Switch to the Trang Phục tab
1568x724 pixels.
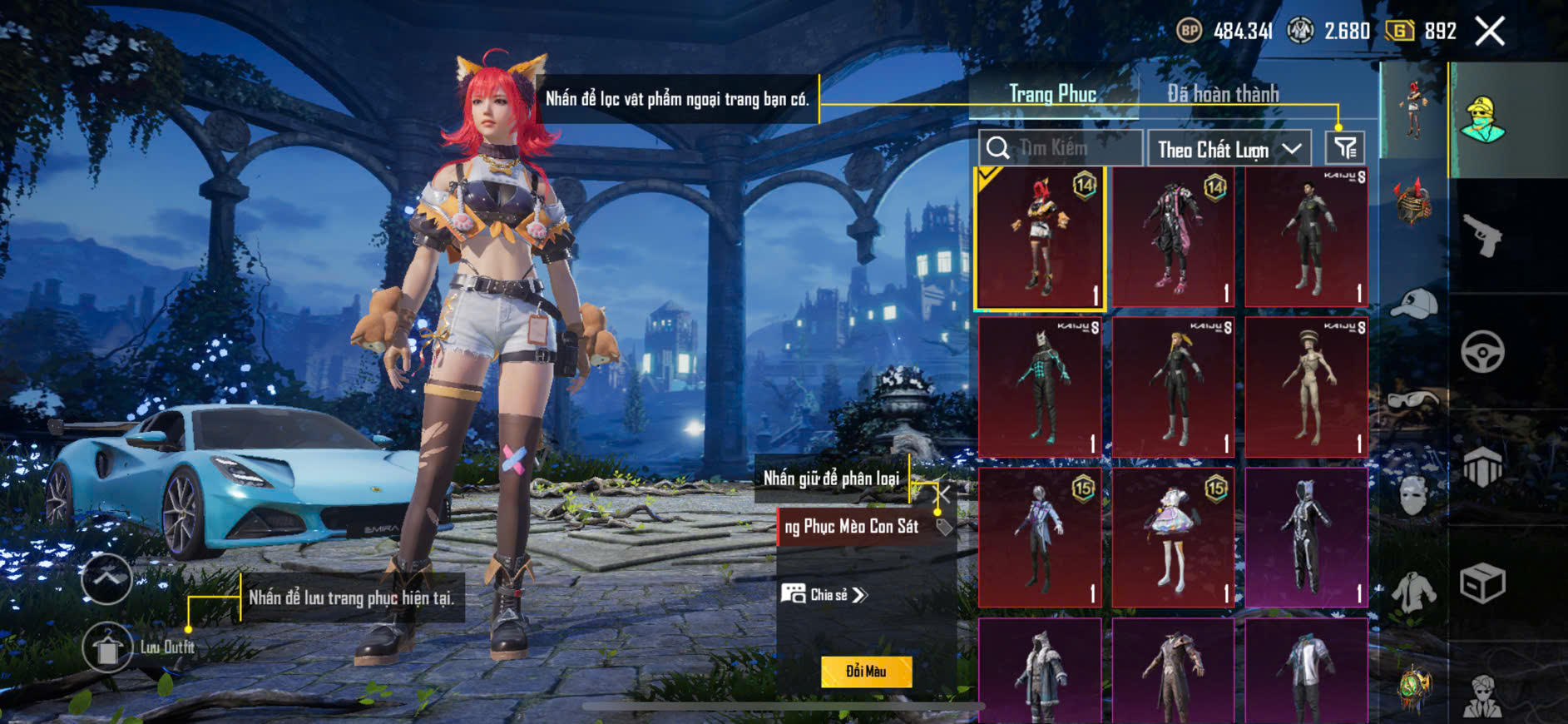pyautogui.click(x=1052, y=94)
